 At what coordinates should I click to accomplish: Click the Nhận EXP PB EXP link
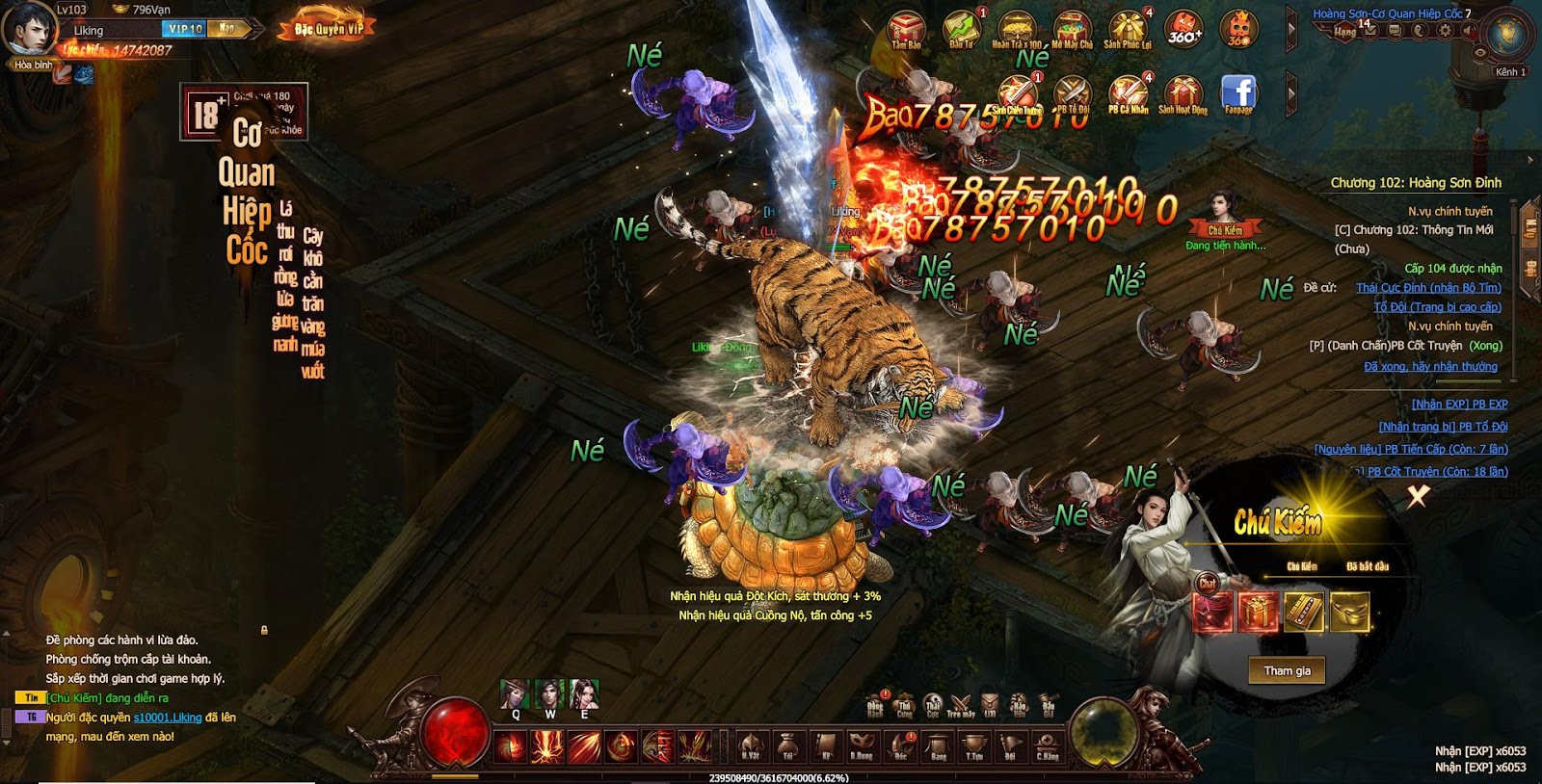coord(1459,405)
